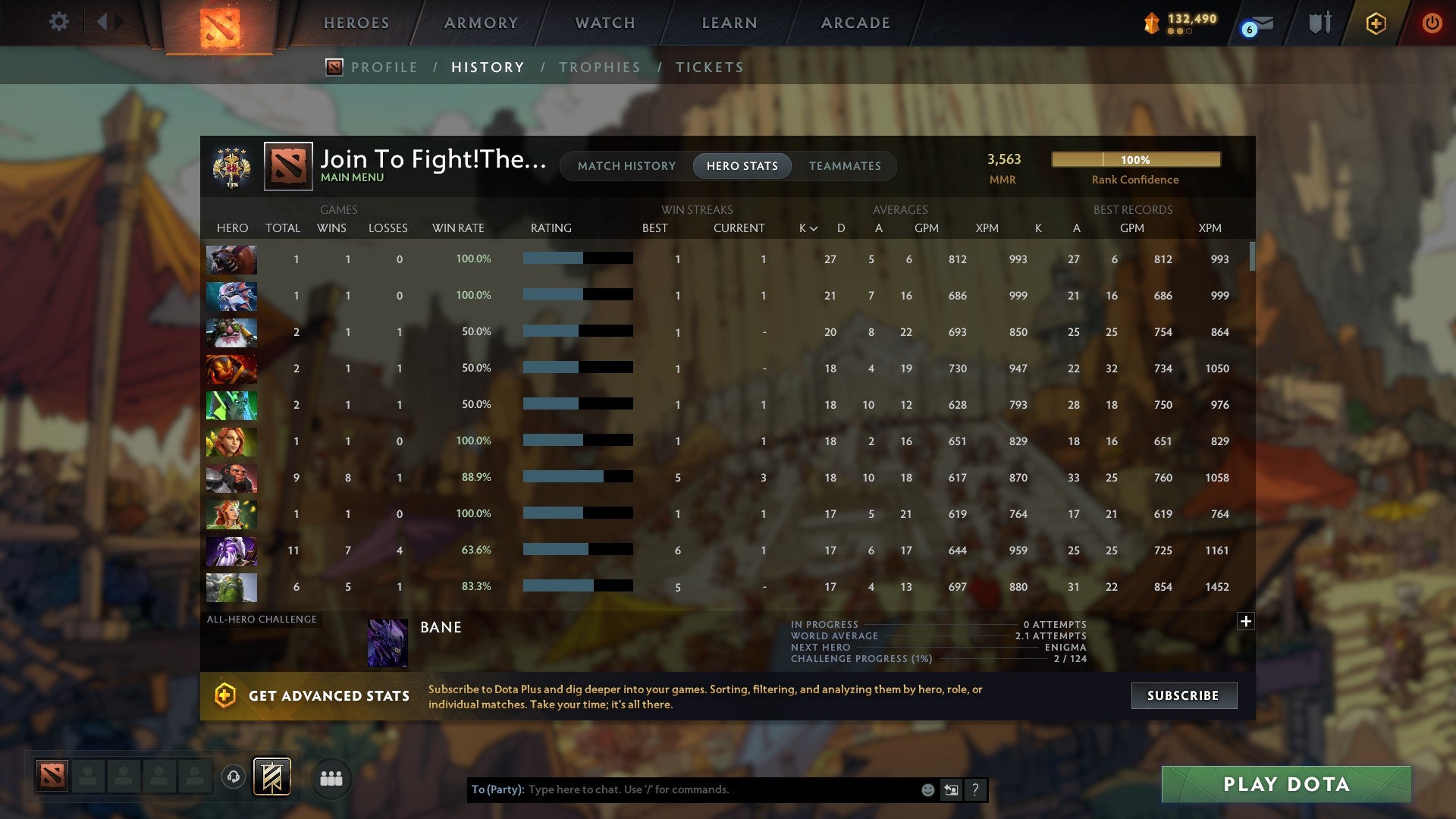Switch to the MATCH HISTORY tab
Image resolution: width=1456 pixels, height=819 pixels.
click(626, 166)
